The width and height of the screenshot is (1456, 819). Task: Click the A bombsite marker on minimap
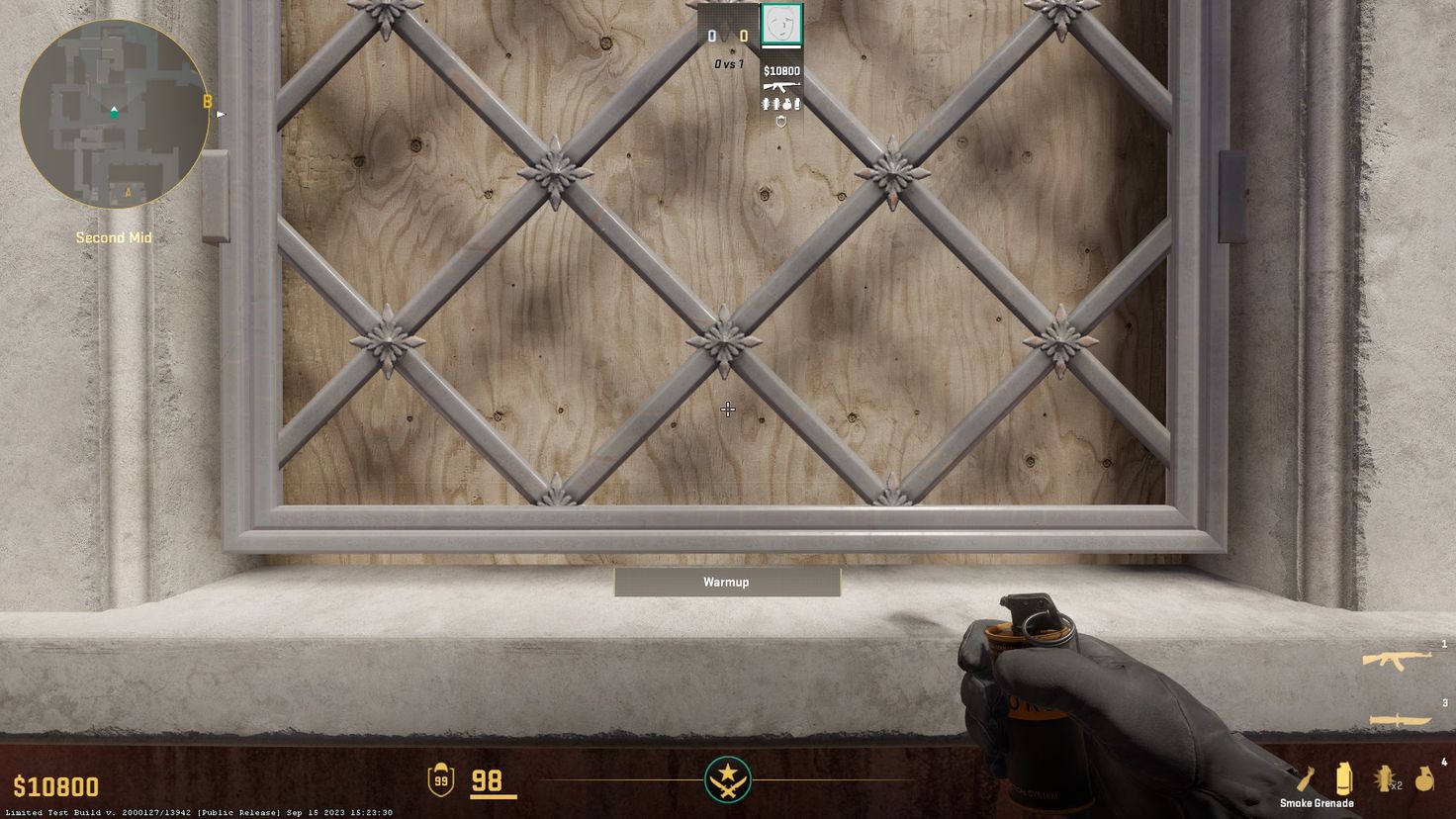pyautogui.click(x=127, y=189)
